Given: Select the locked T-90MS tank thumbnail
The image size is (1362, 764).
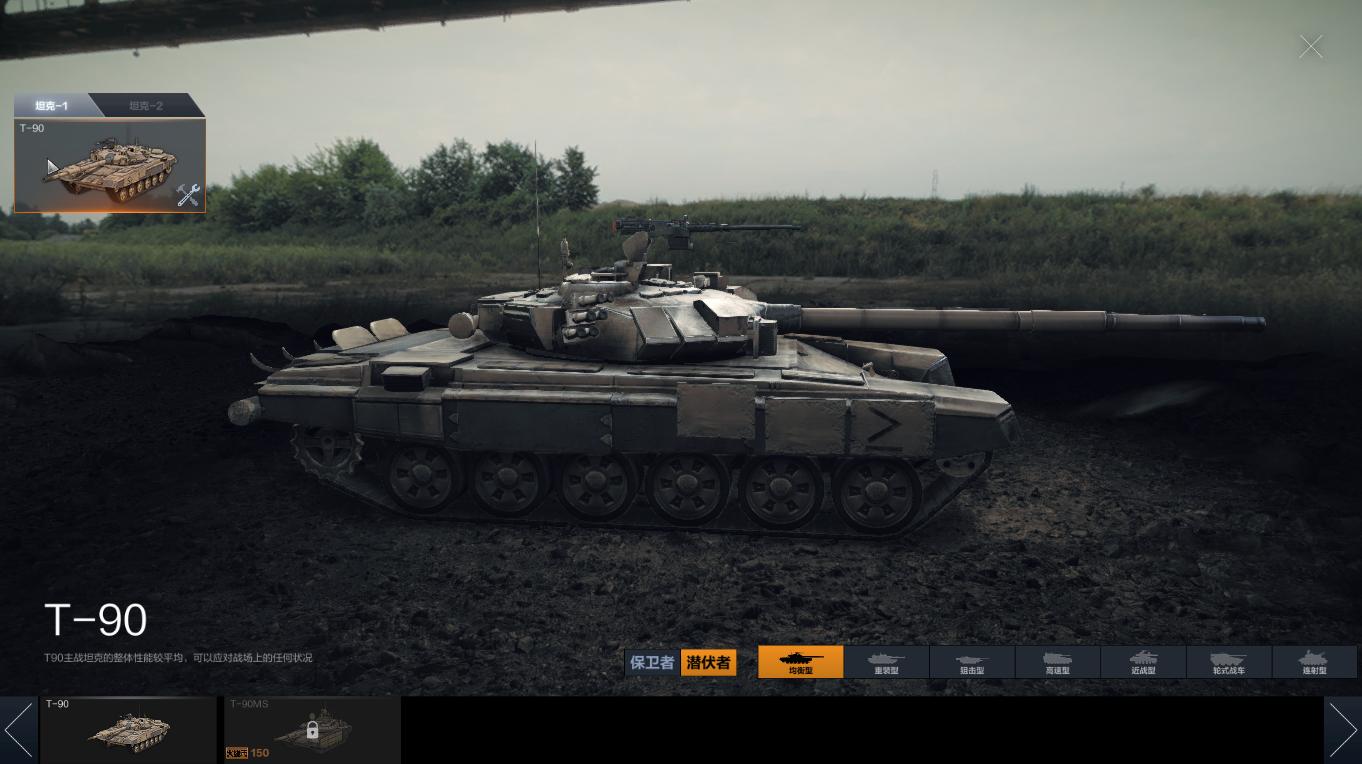Looking at the screenshot, I should pos(312,730).
